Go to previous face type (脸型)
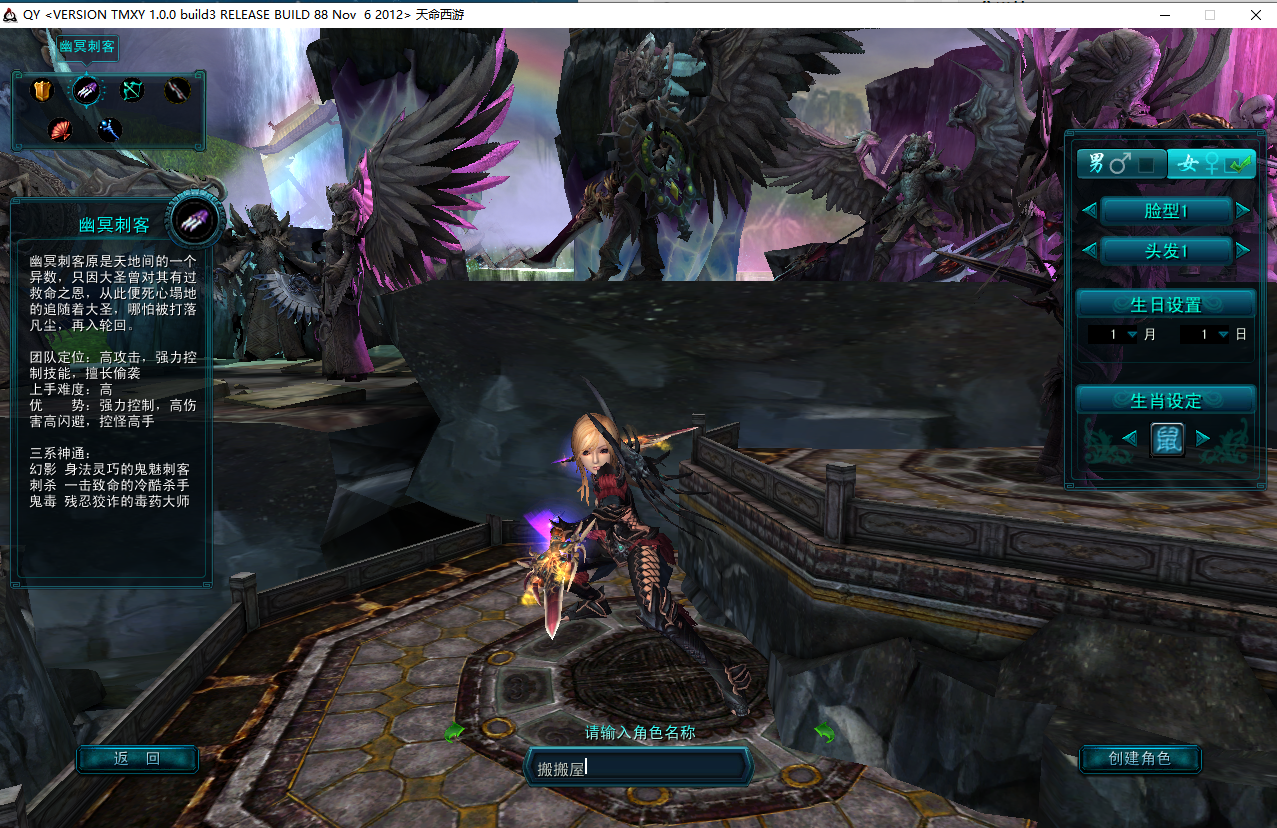Viewport: 1277px width, 828px height. coord(1089,210)
